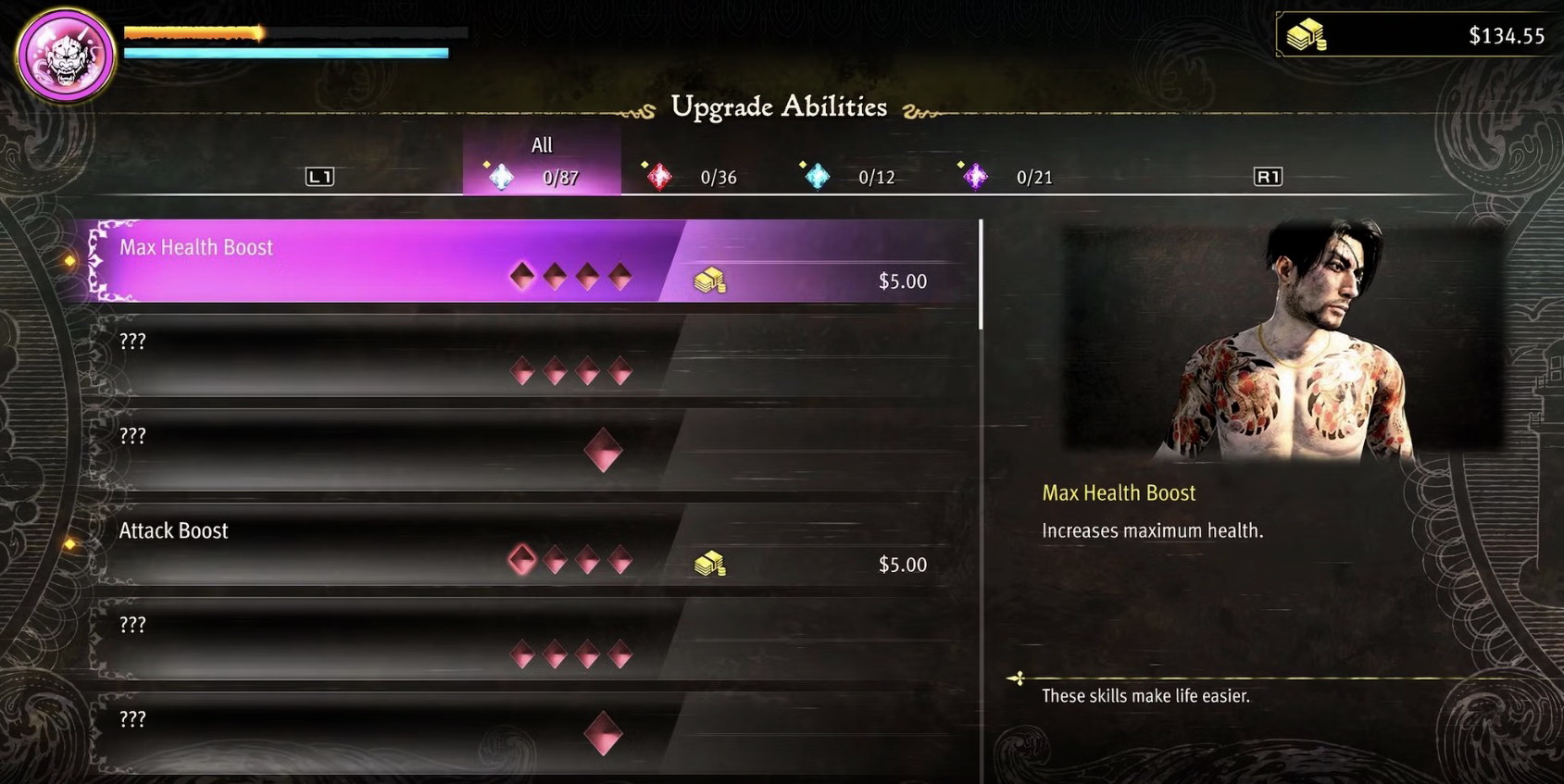Click the fourth diamond on Max Health Boost
Viewport: 1564px width, 784px height.
(x=619, y=275)
